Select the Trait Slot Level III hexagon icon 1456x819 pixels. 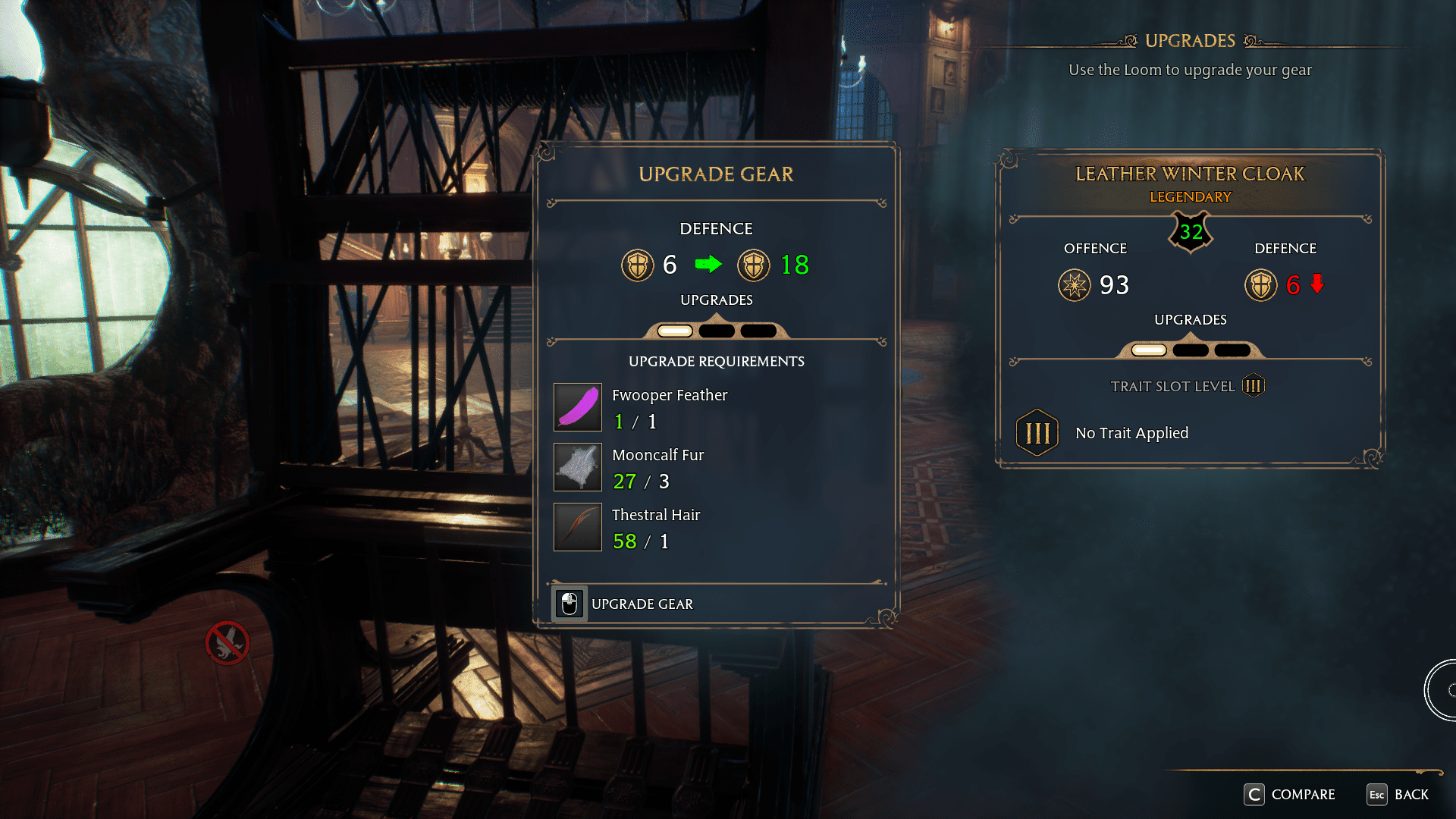(1252, 385)
